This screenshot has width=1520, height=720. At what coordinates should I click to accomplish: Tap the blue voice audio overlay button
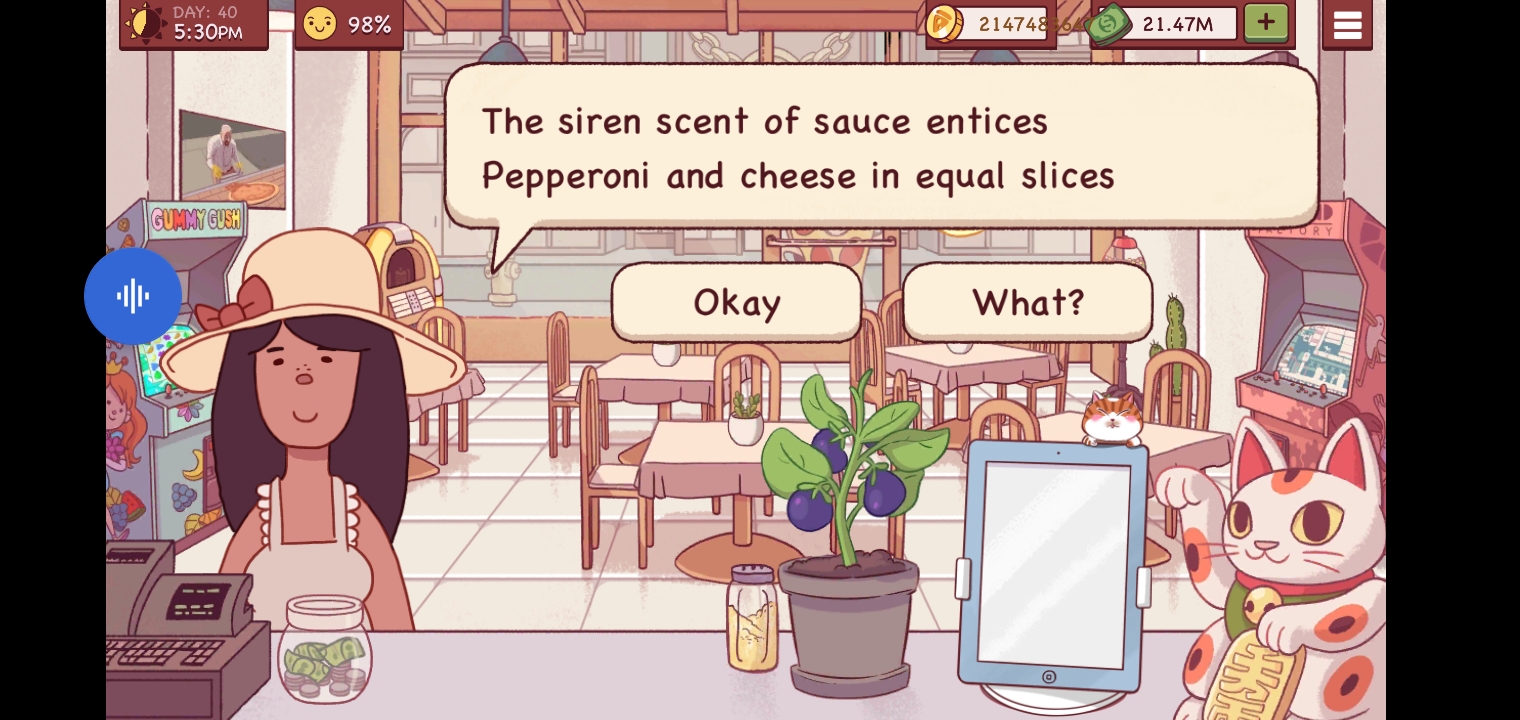click(133, 296)
